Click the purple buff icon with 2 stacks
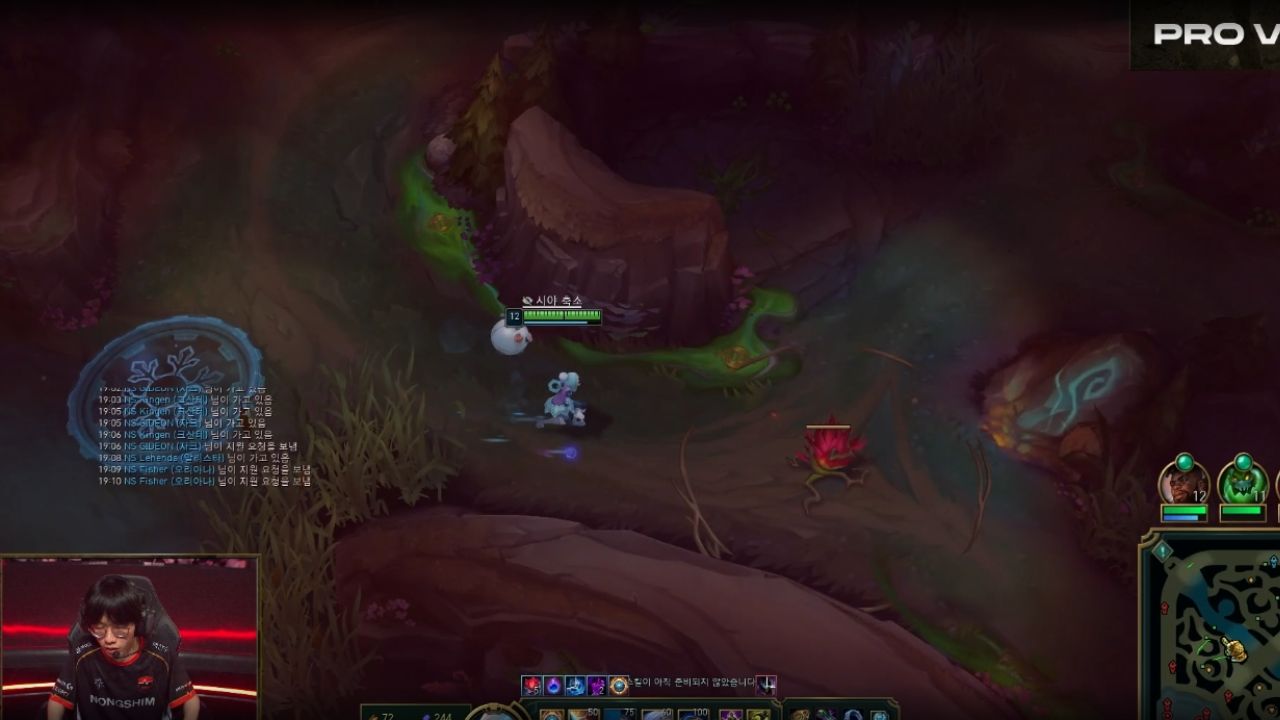 coord(598,685)
